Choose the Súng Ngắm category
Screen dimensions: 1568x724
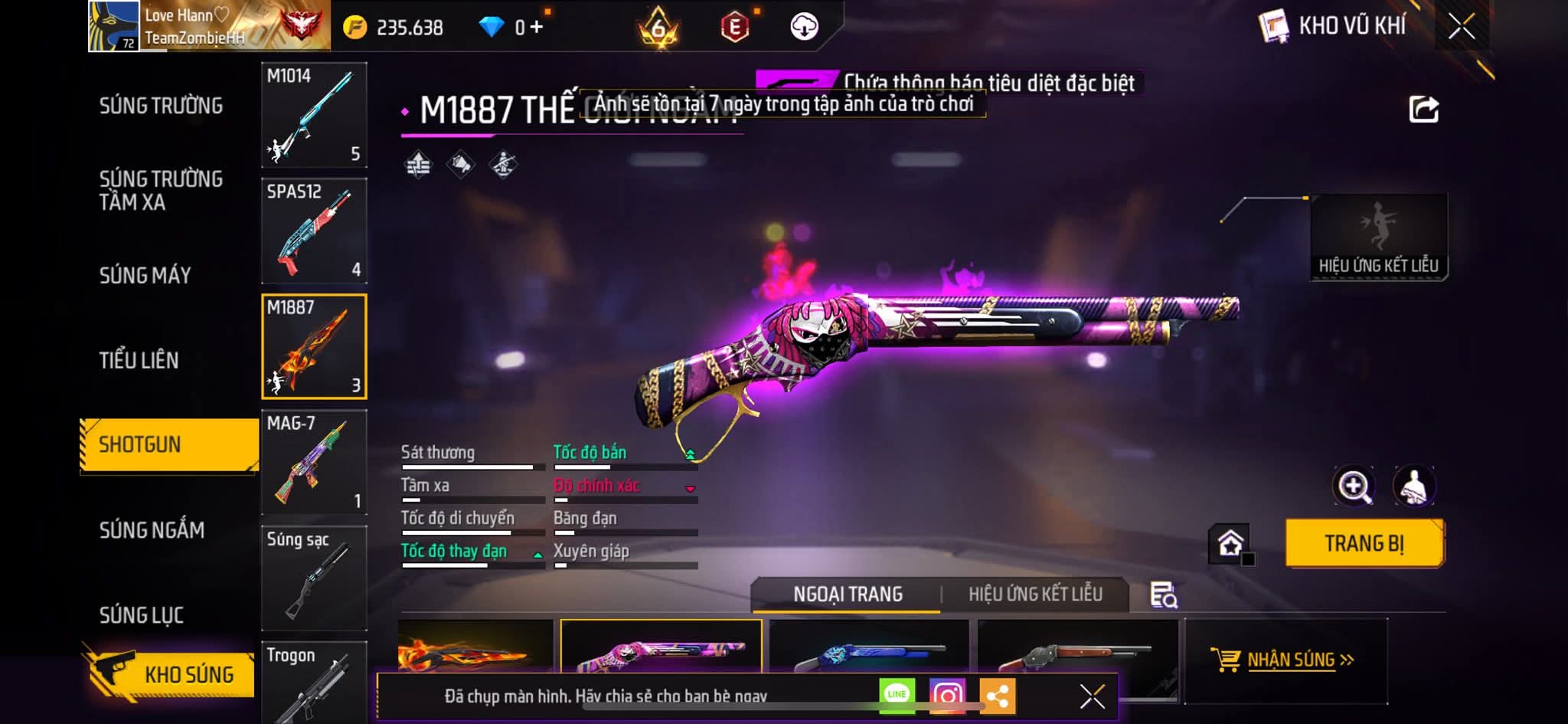click(x=152, y=530)
